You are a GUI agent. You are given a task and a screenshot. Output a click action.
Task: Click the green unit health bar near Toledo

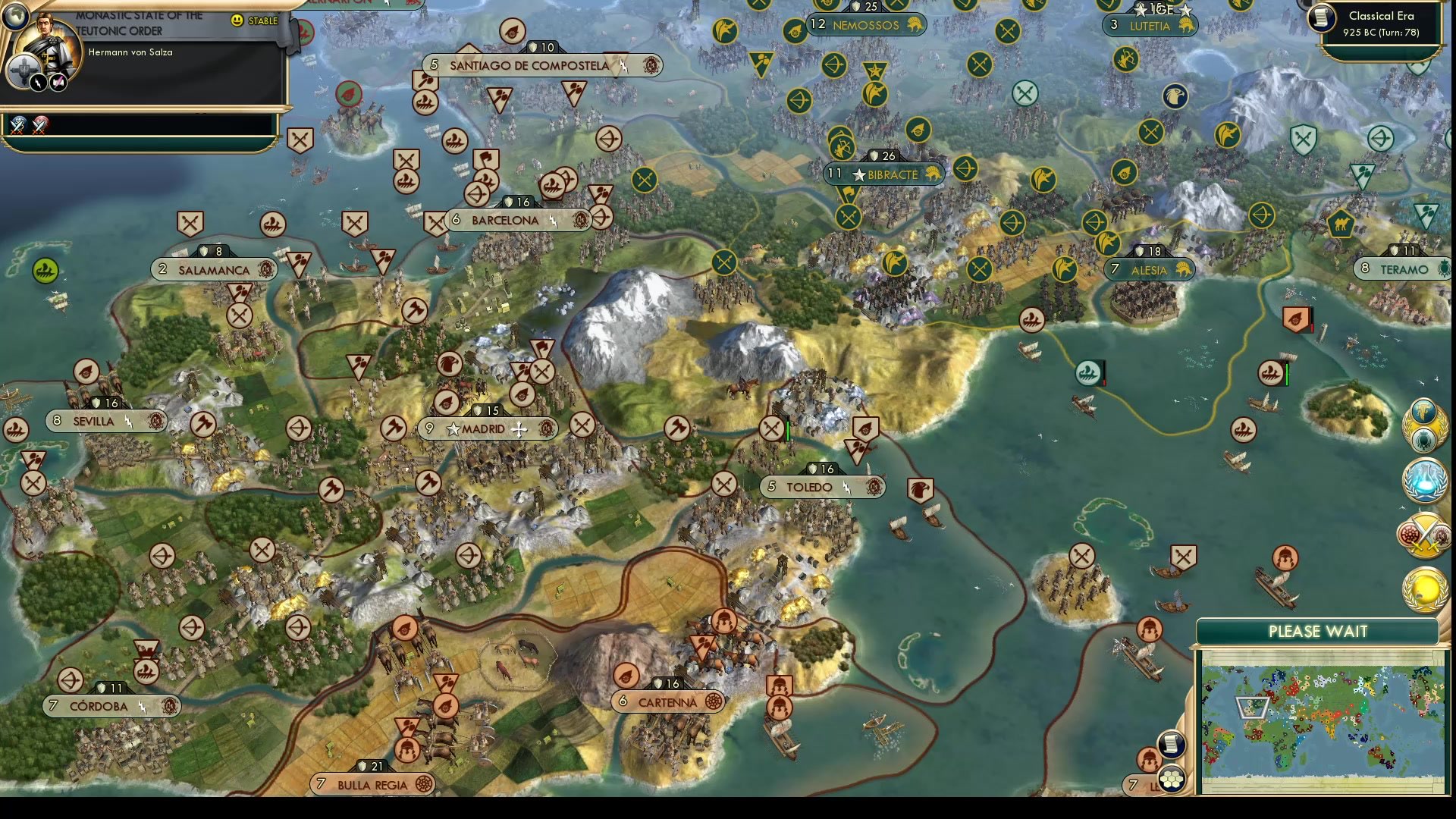[786, 428]
